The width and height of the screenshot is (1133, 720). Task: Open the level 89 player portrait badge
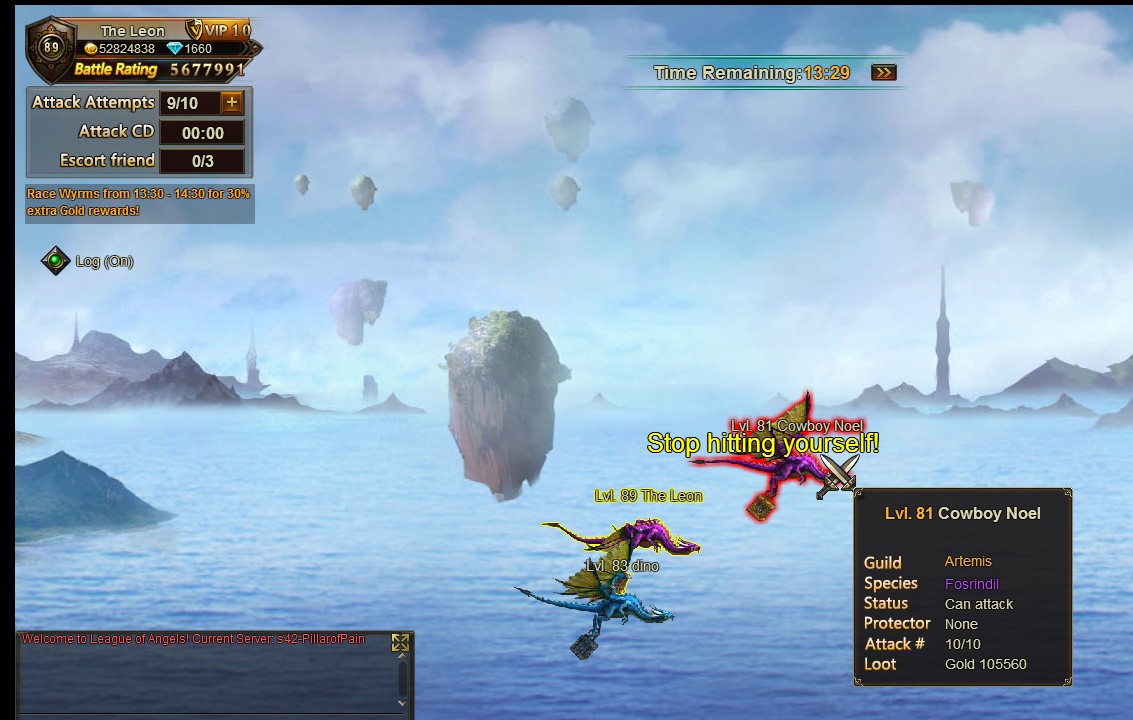coord(51,47)
